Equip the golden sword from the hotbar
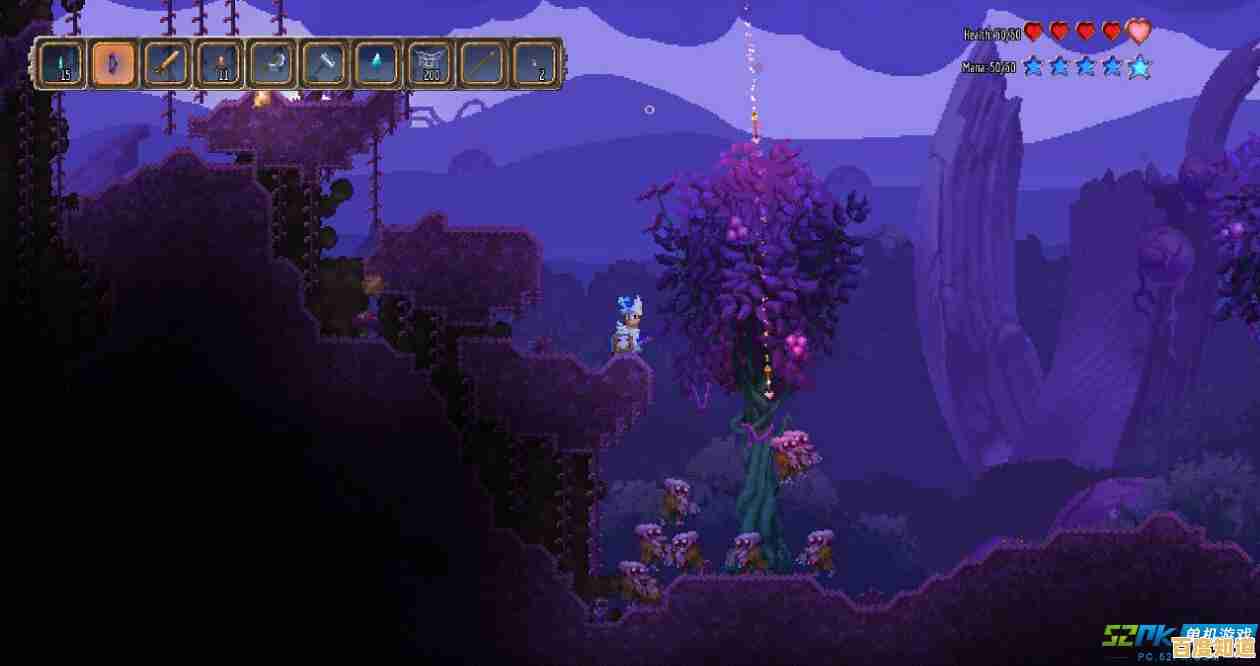 (167, 65)
